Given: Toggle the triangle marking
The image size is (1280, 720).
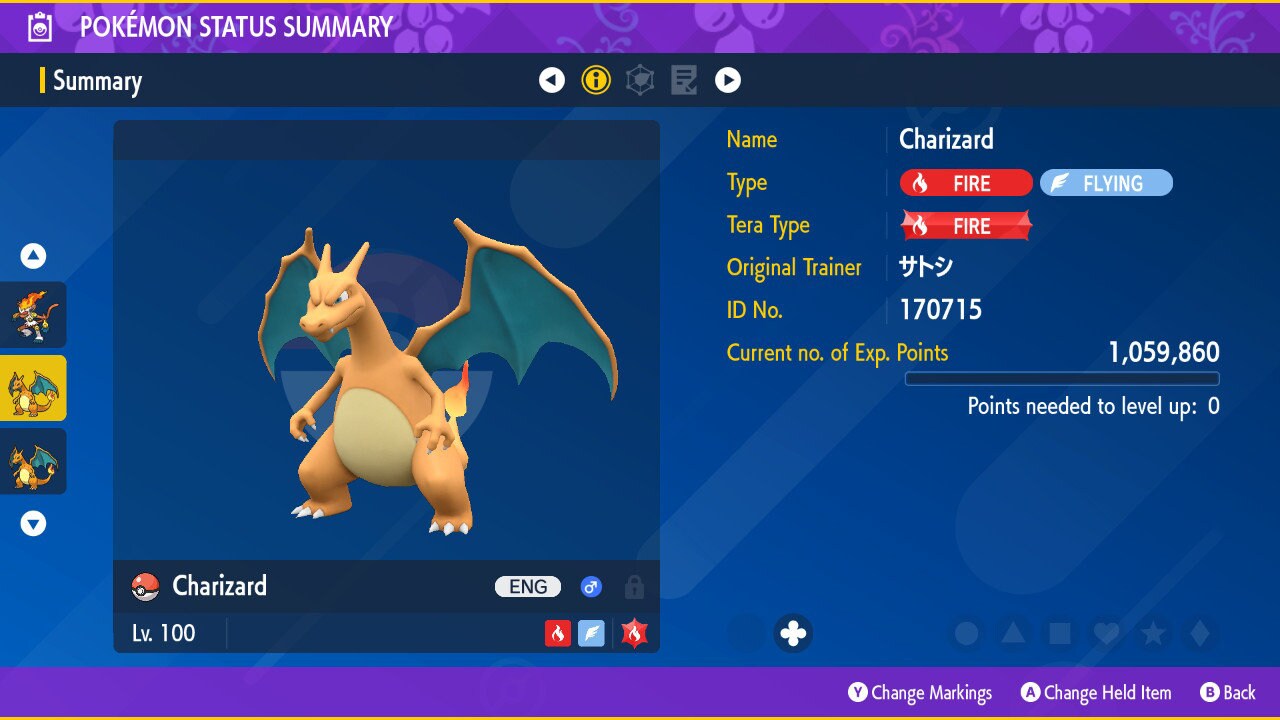Looking at the screenshot, I should (1013, 633).
